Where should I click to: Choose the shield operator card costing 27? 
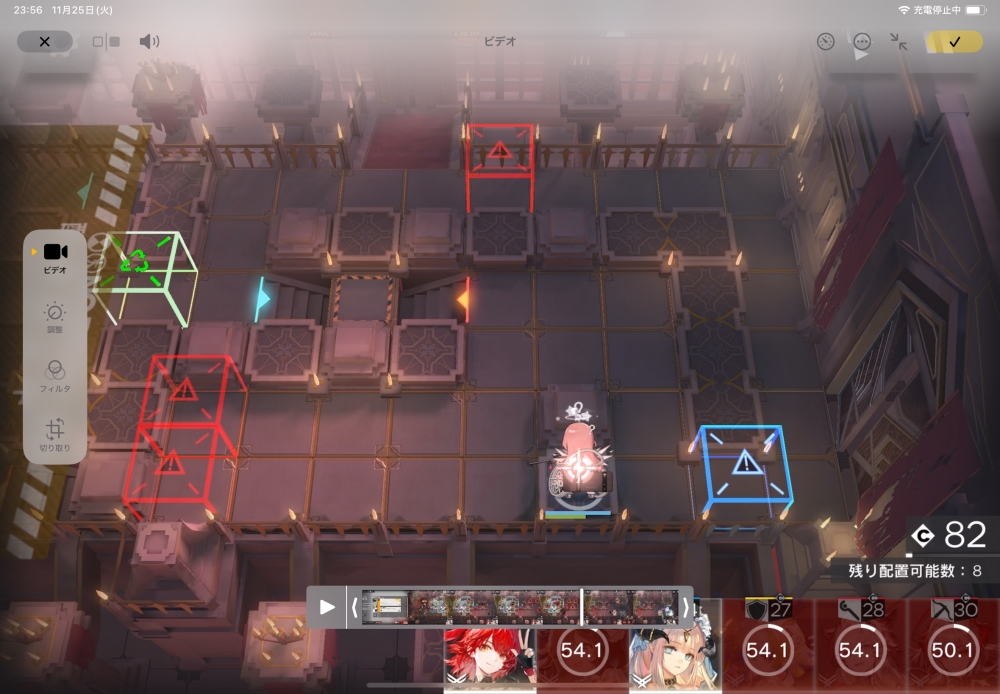coord(767,645)
